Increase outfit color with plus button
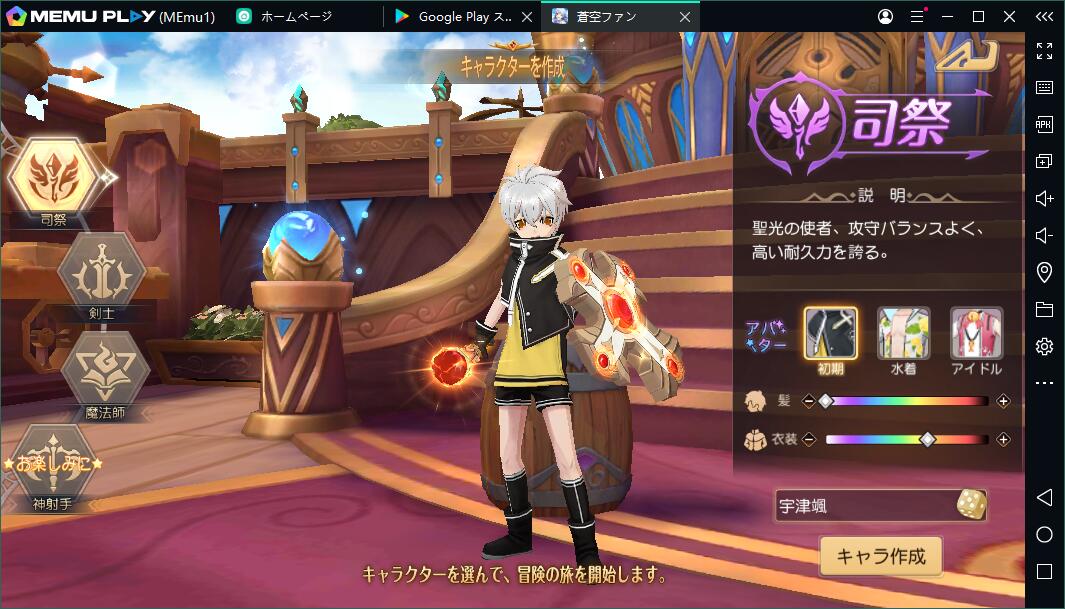The width and height of the screenshot is (1065, 609). pyautogui.click(x=1003, y=439)
